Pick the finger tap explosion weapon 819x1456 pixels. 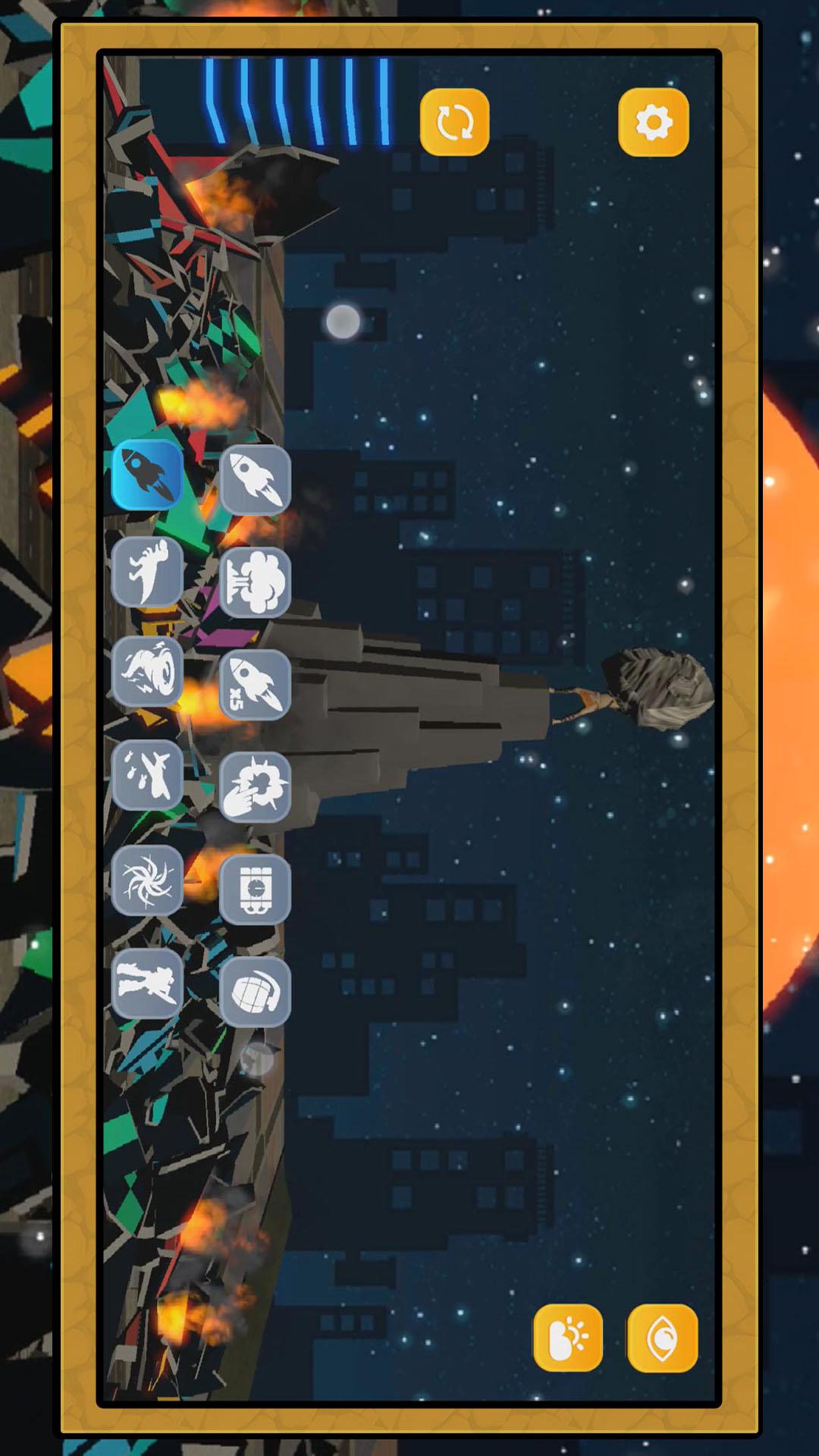click(255, 787)
